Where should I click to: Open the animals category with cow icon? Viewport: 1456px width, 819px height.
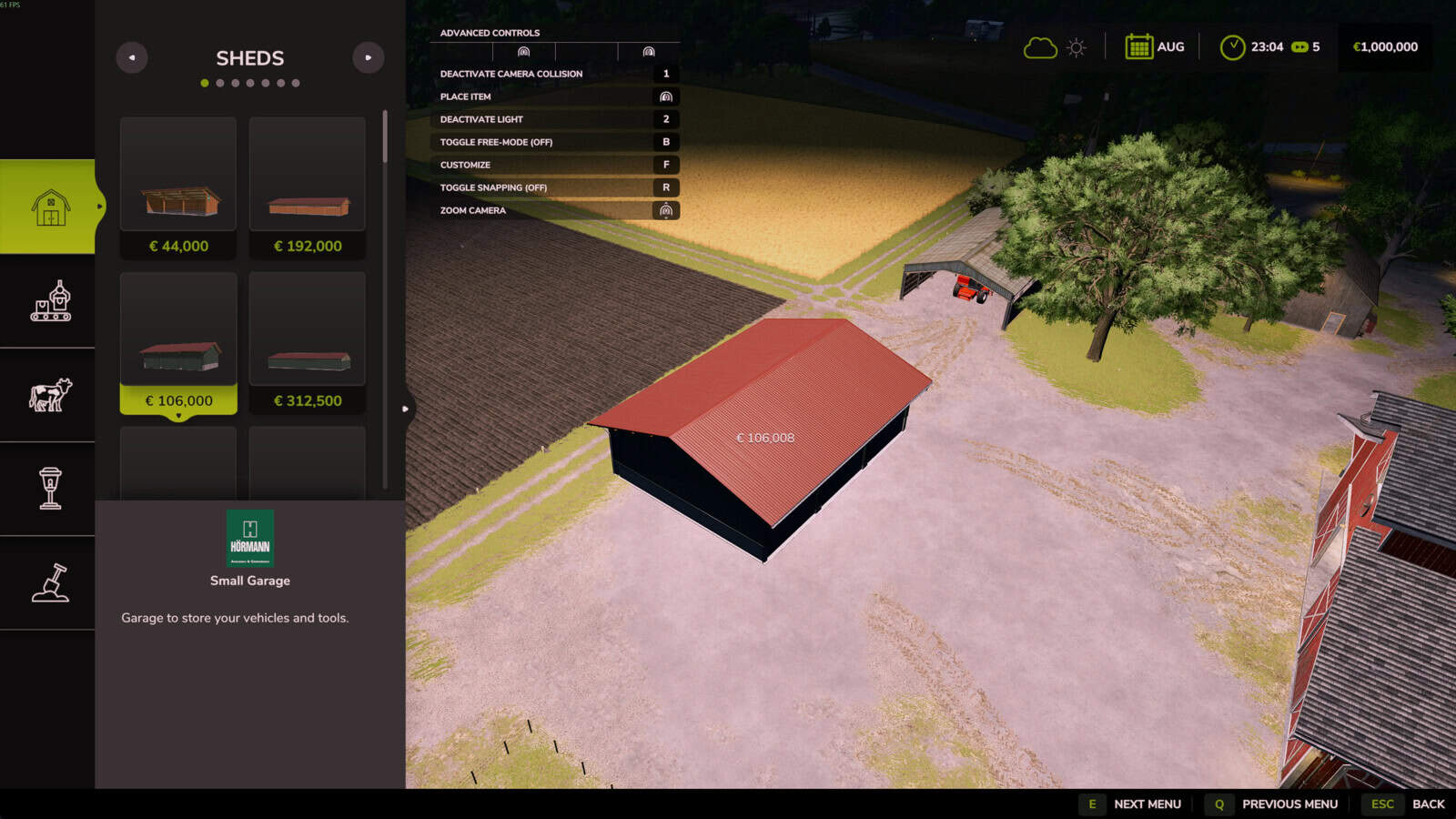[x=50, y=395]
